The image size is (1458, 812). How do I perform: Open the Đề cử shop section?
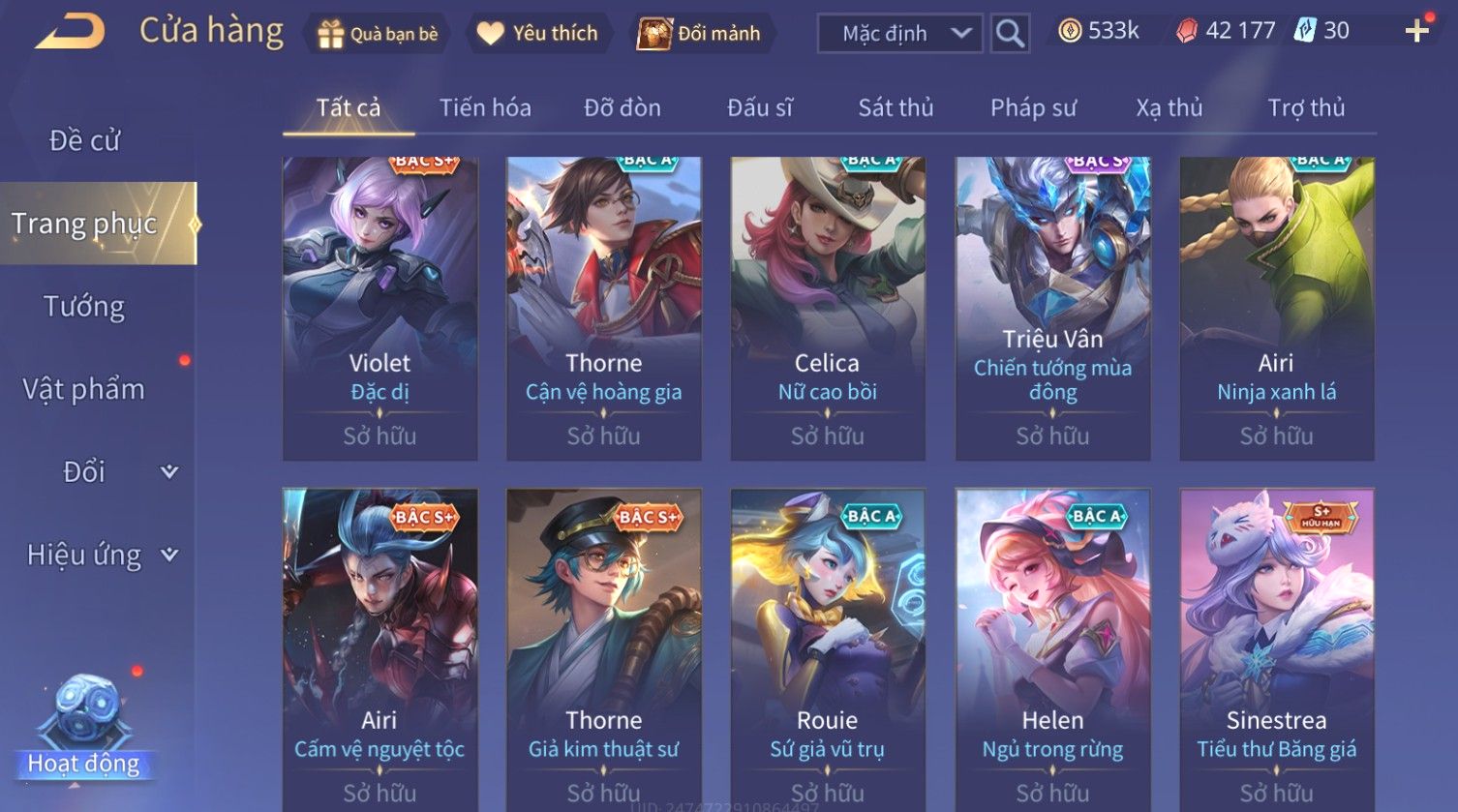click(84, 140)
